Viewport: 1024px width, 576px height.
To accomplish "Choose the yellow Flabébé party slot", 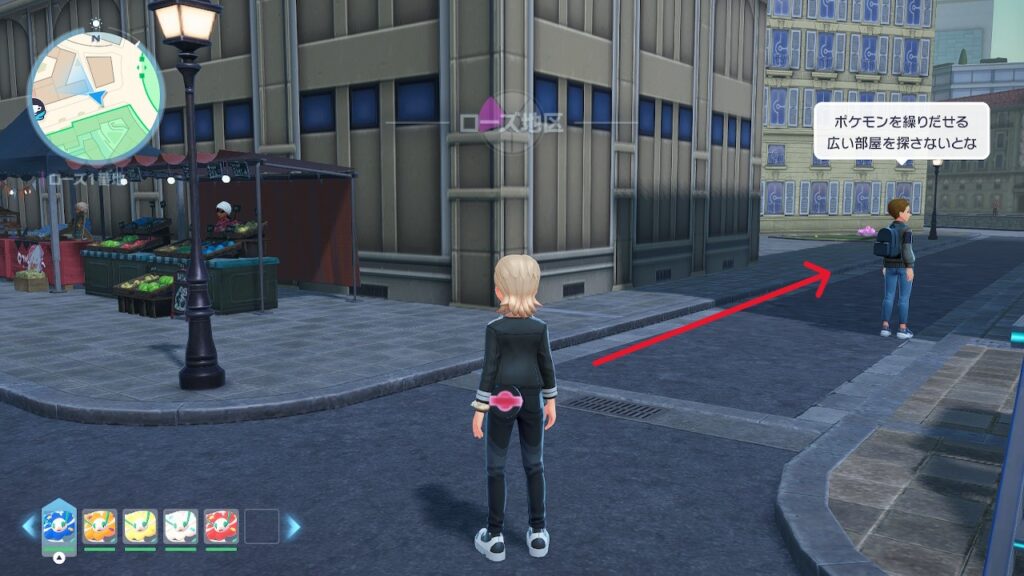I will tap(140, 526).
